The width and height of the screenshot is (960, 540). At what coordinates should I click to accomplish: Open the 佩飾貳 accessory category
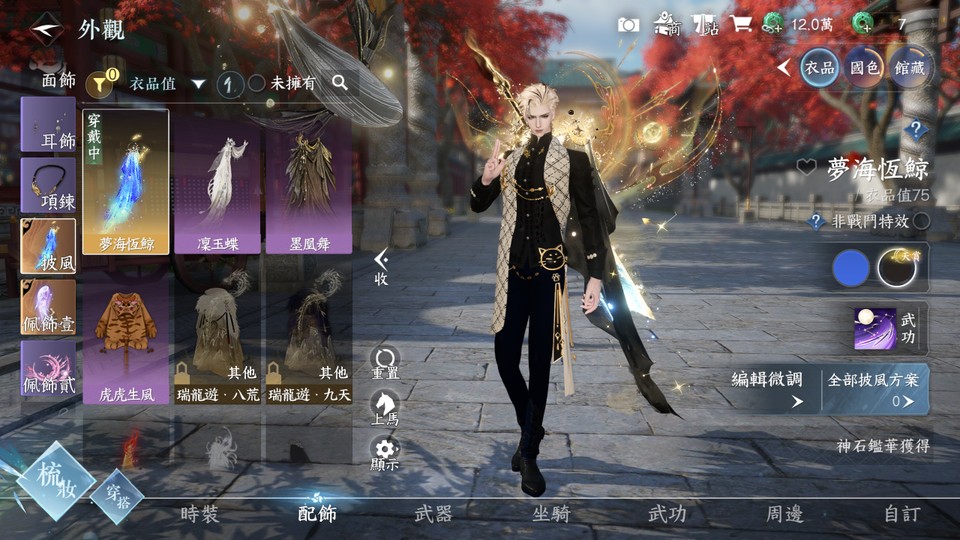pyautogui.click(x=48, y=368)
